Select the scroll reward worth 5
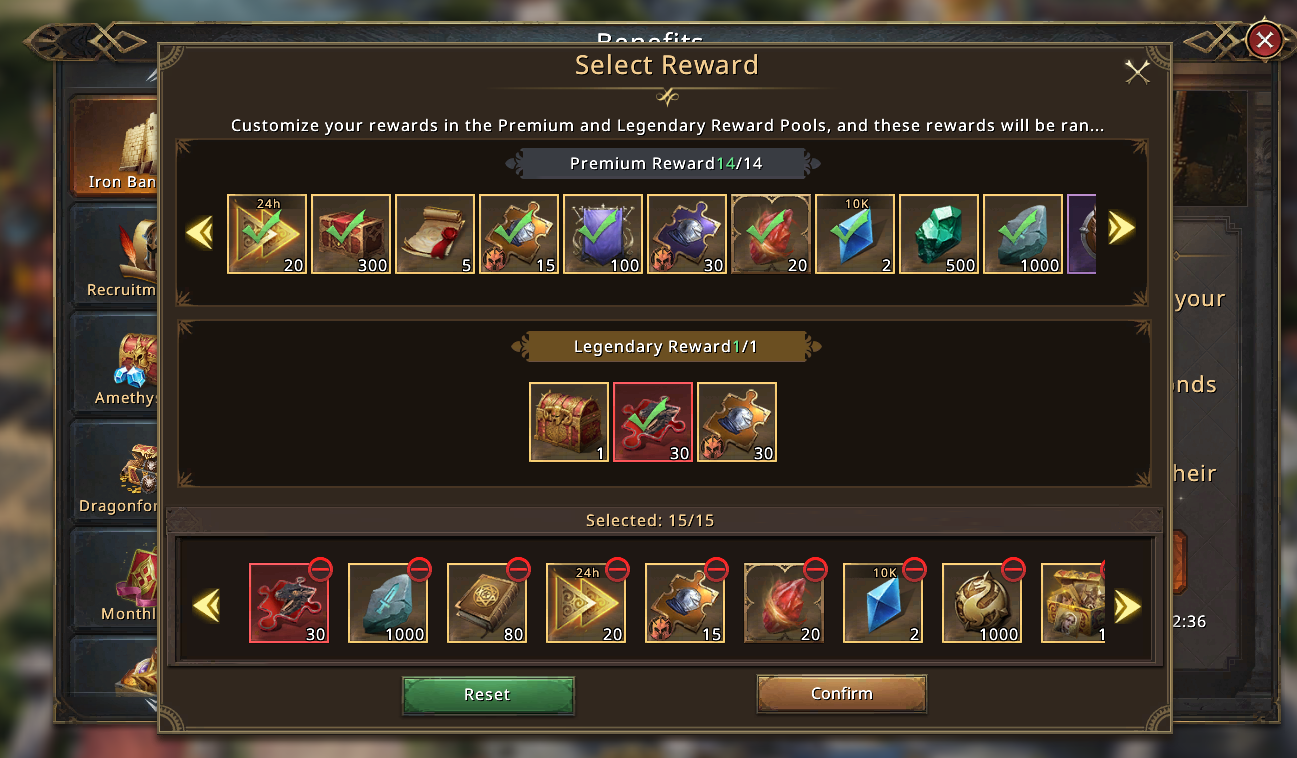 [x=435, y=234]
